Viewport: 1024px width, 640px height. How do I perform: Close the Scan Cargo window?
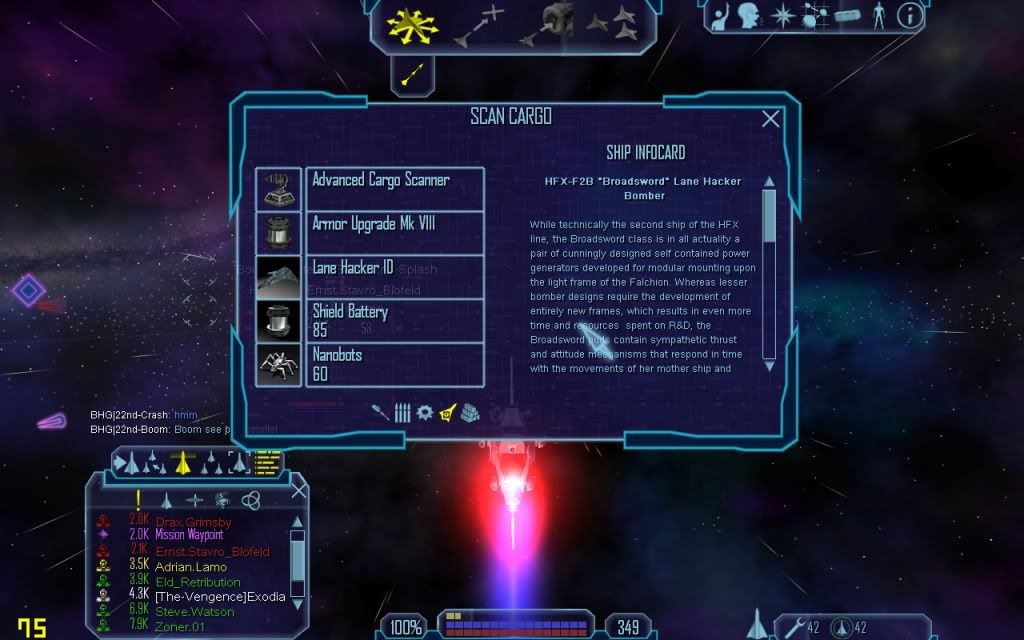[x=771, y=119]
